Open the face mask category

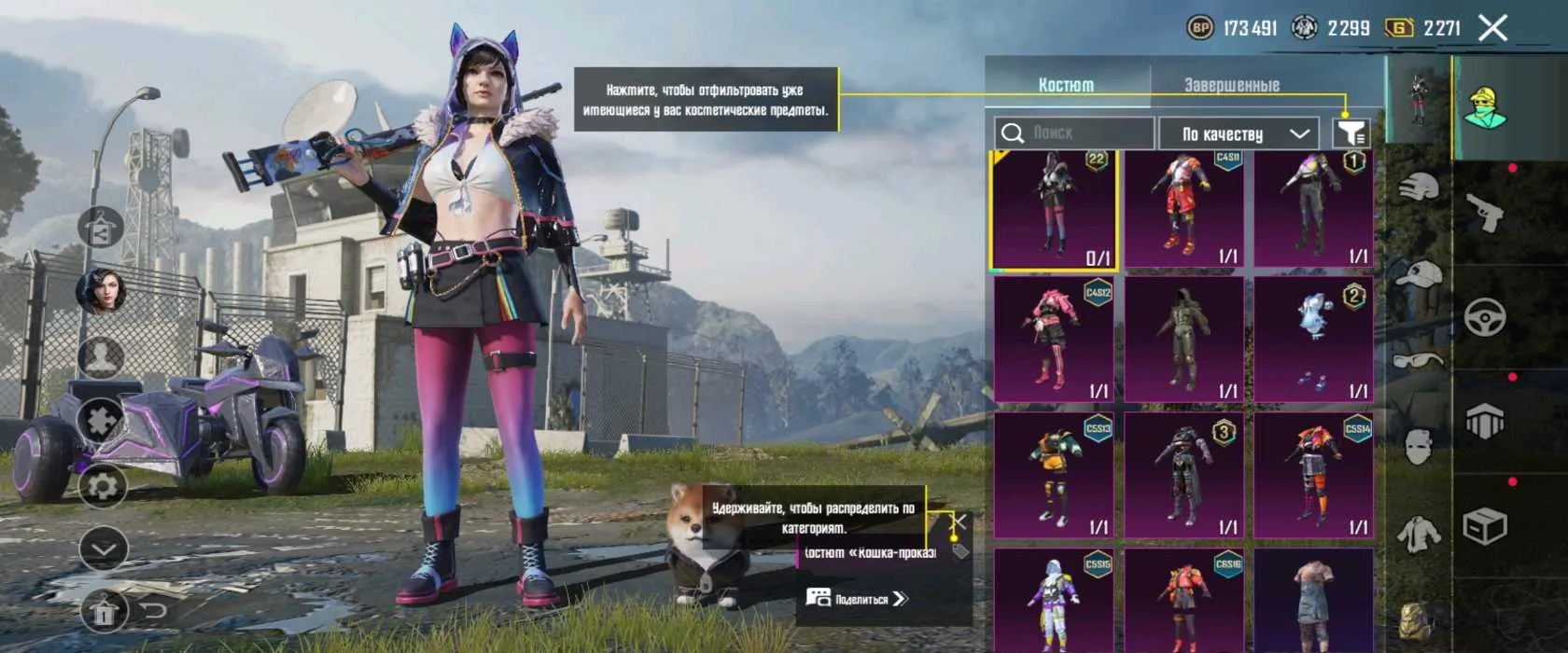click(x=1419, y=446)
